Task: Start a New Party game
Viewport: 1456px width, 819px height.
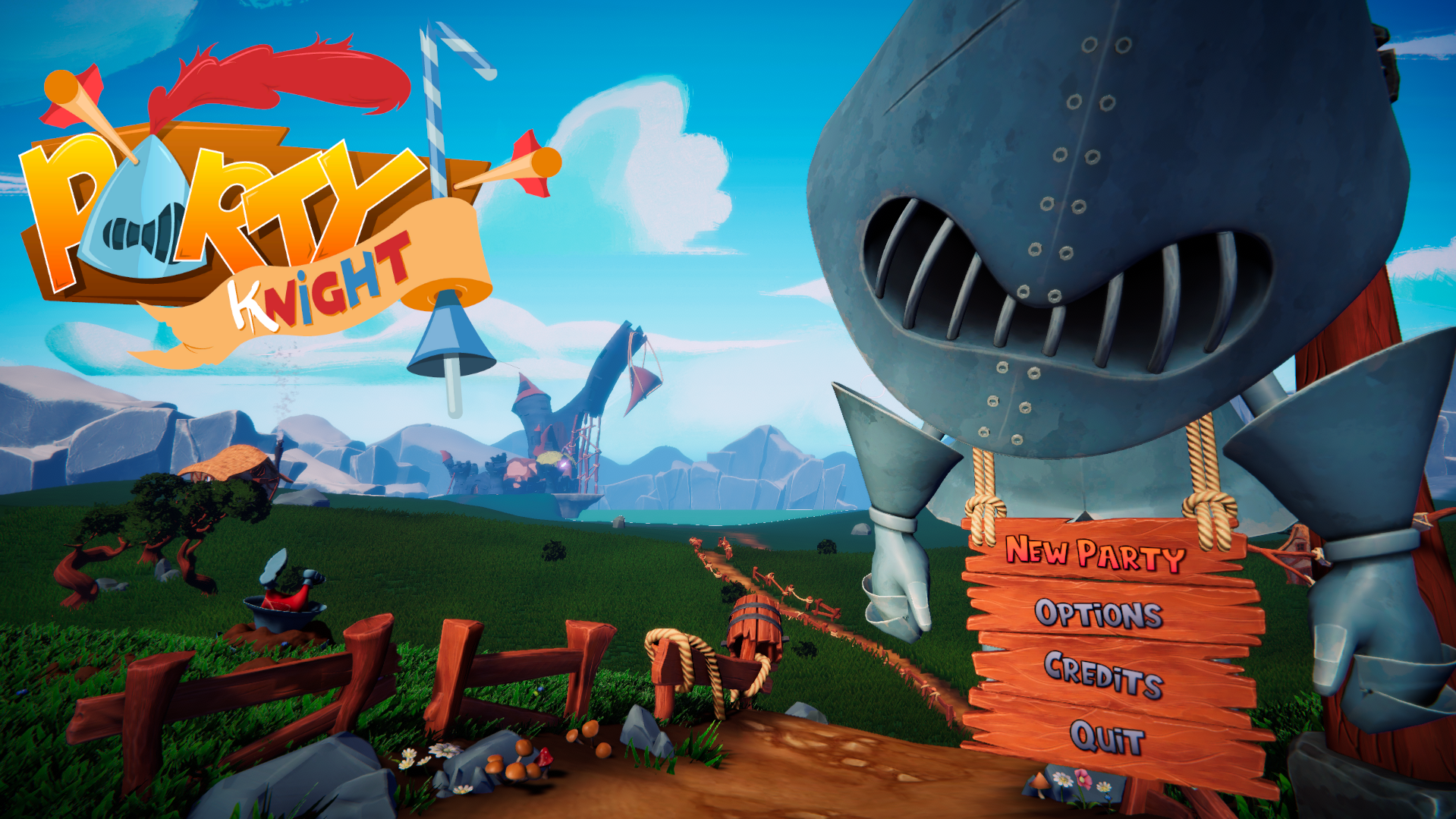Action: coord(1095,553)
